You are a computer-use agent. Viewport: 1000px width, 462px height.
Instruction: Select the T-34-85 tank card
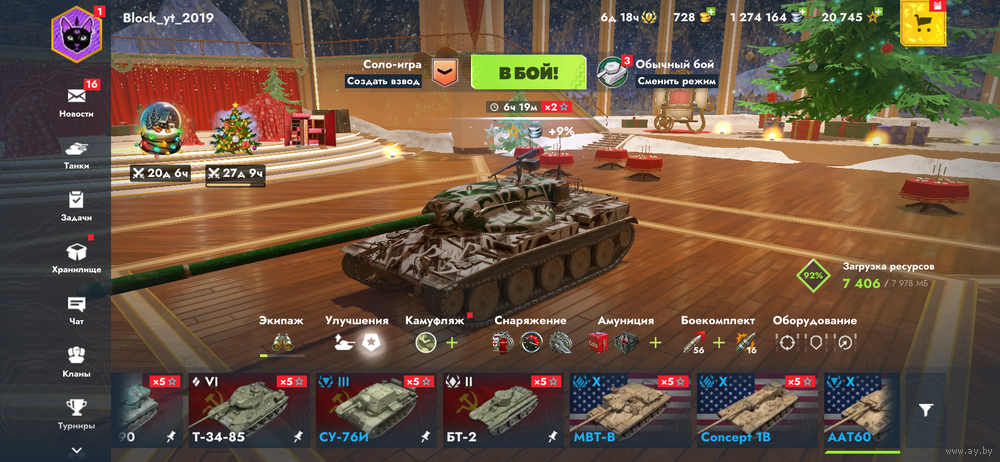[249, 410]
